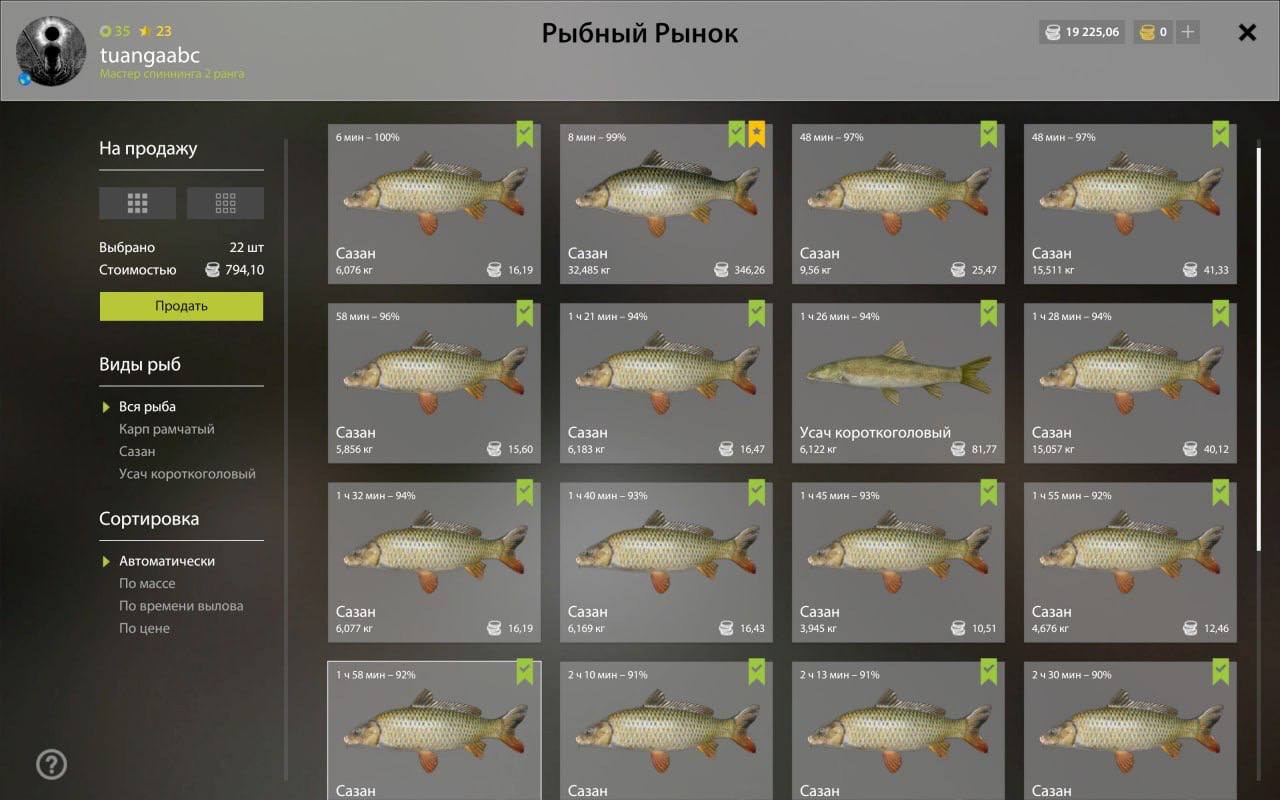Sort fish by price (По цене)
The image size is (1280, 800).
tap(144, 628)
